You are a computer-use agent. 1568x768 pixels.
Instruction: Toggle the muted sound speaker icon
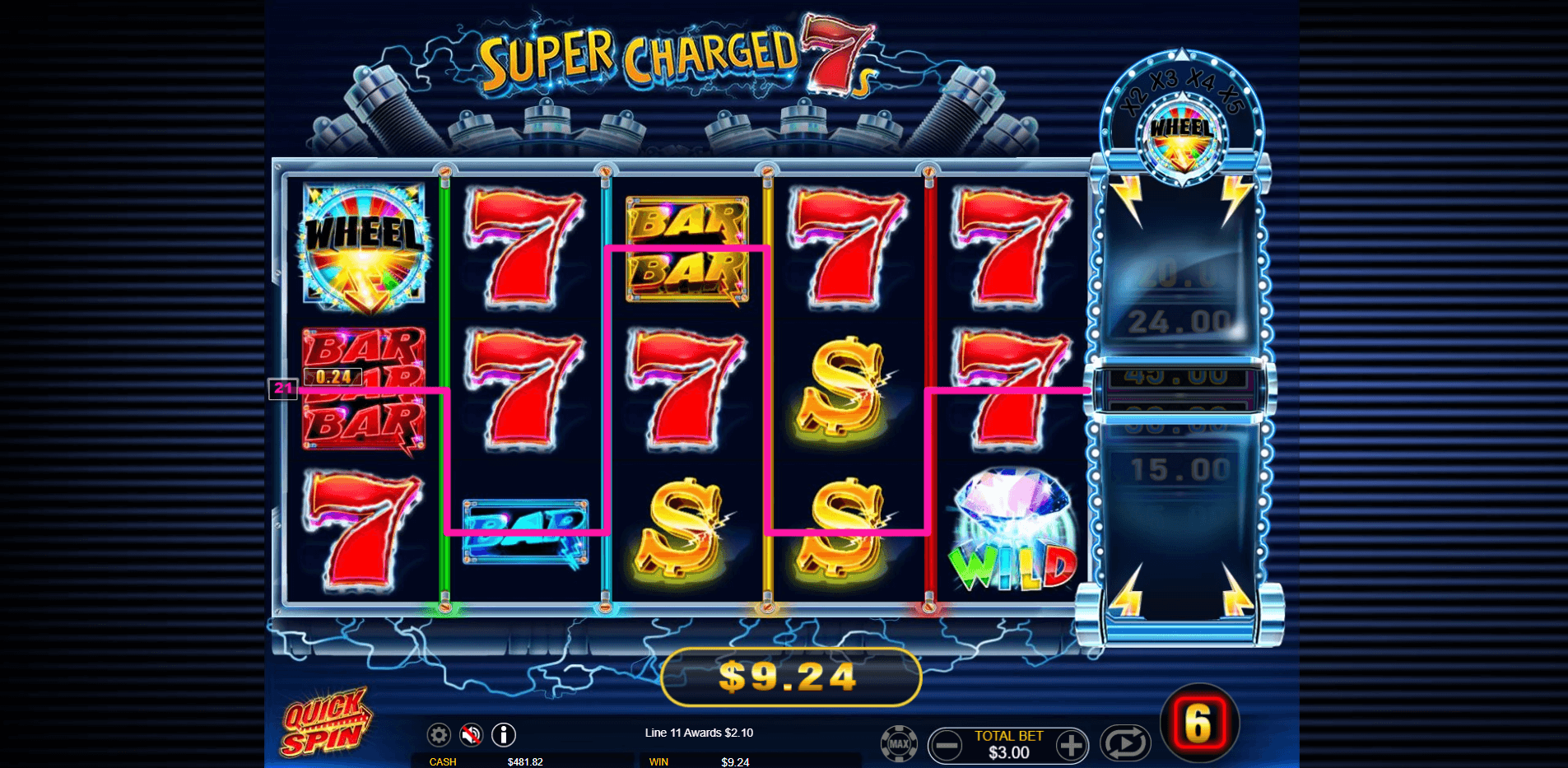click(471, 734)
